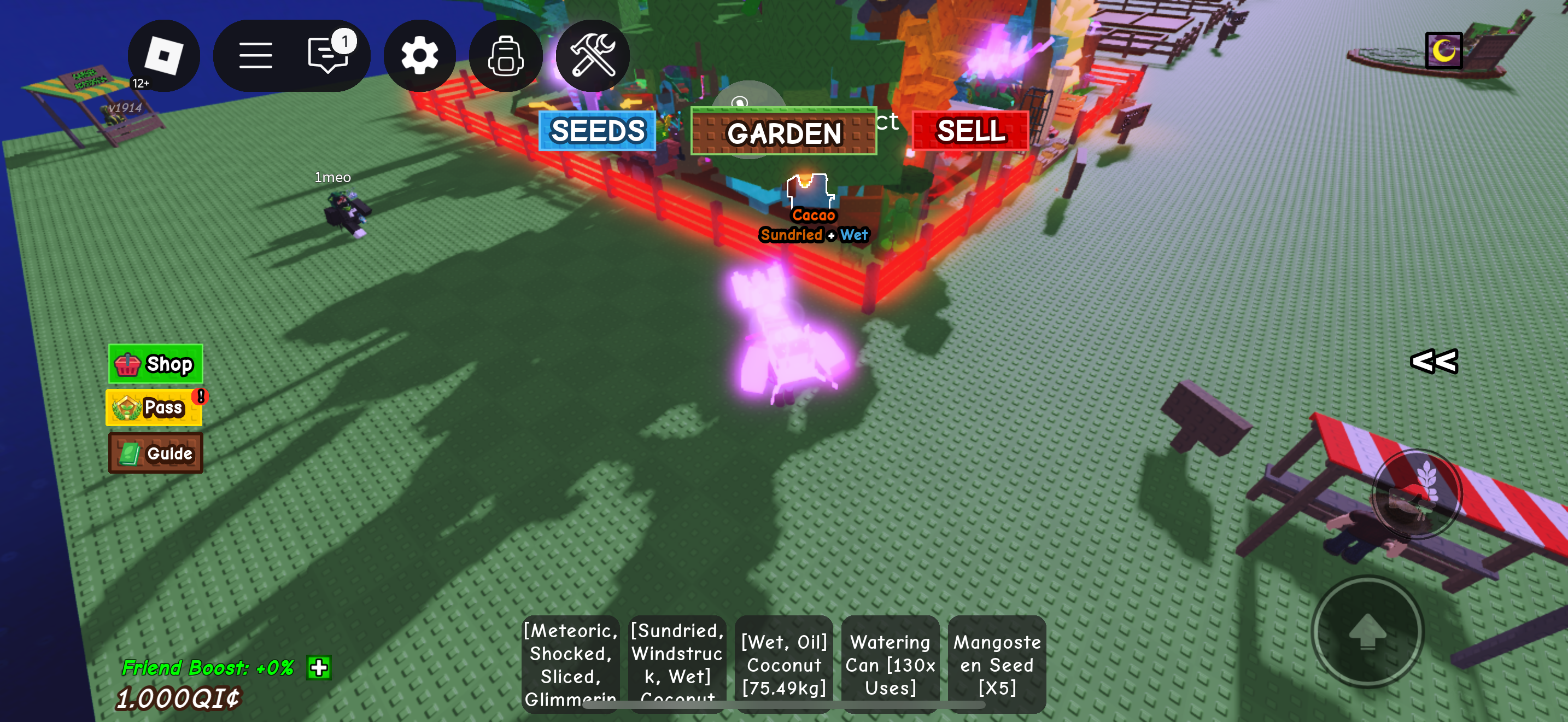1568x722 pixels.
Task: Go to the GARDEN
Action: coord(783,133)
